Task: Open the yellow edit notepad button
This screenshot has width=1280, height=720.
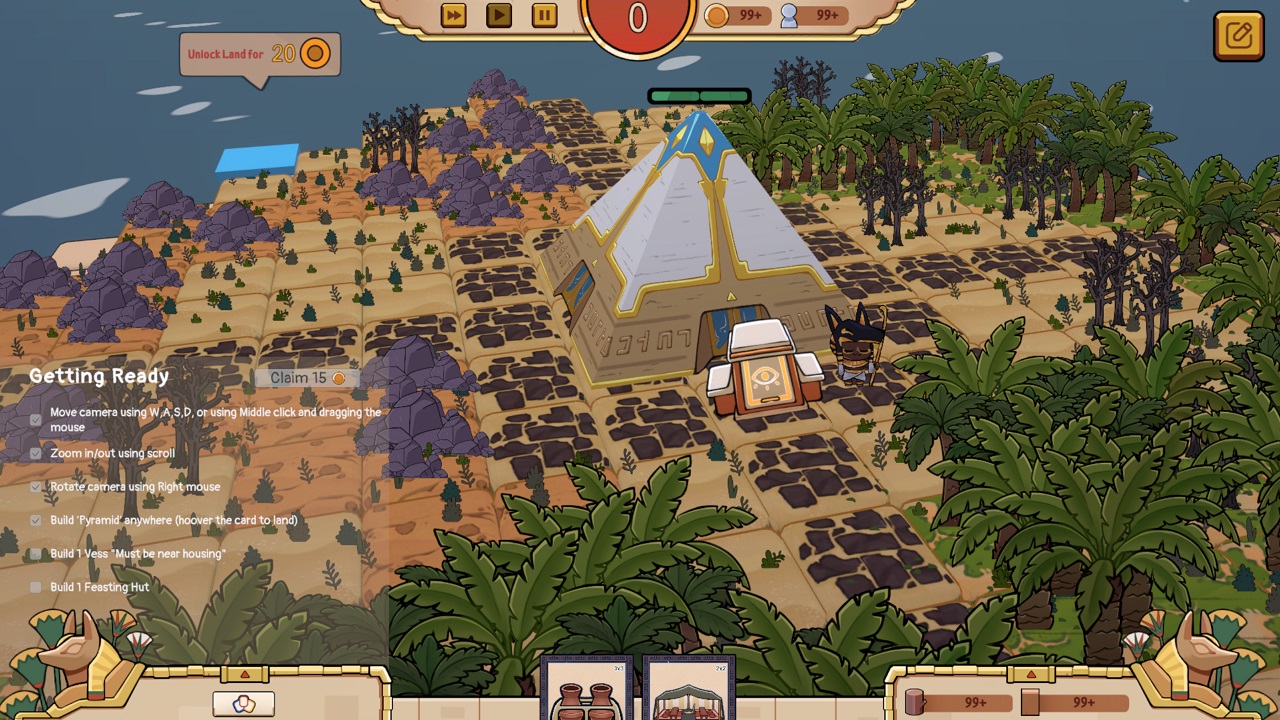Action: coord(1238,36)
